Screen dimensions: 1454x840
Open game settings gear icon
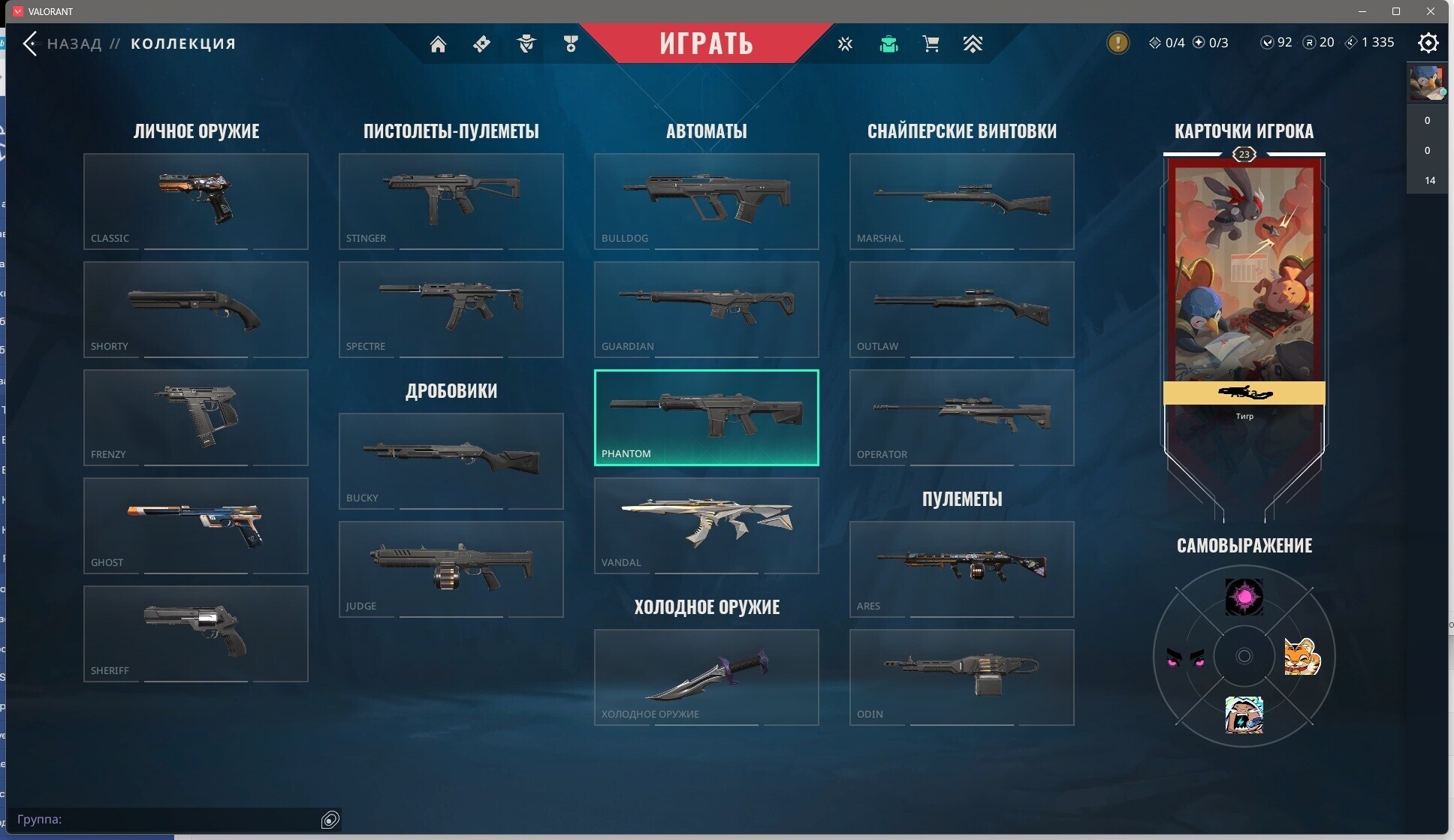tap(1428, 43)
